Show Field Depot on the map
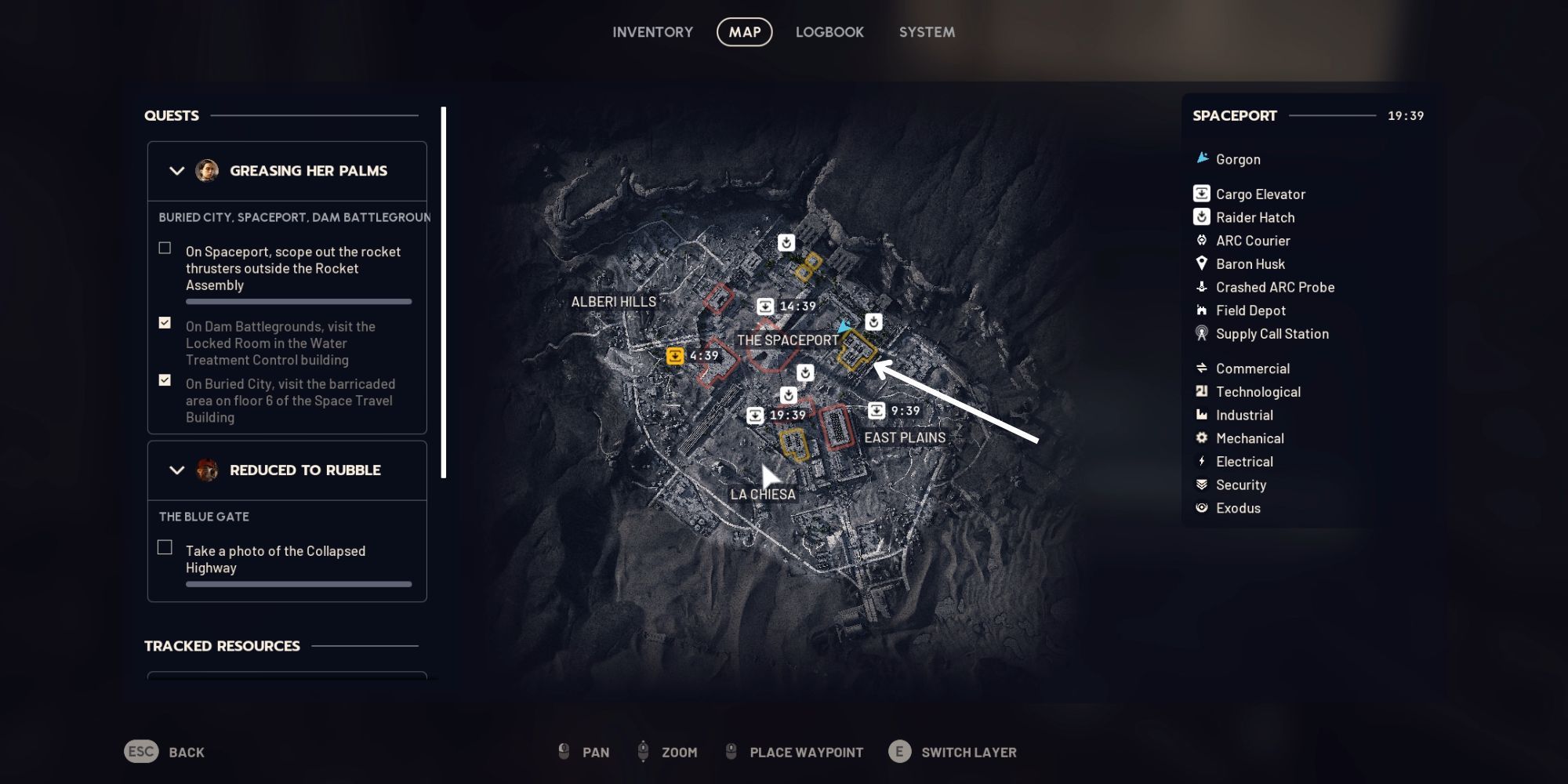The image size is (1568, 784). pos(1250,310)
